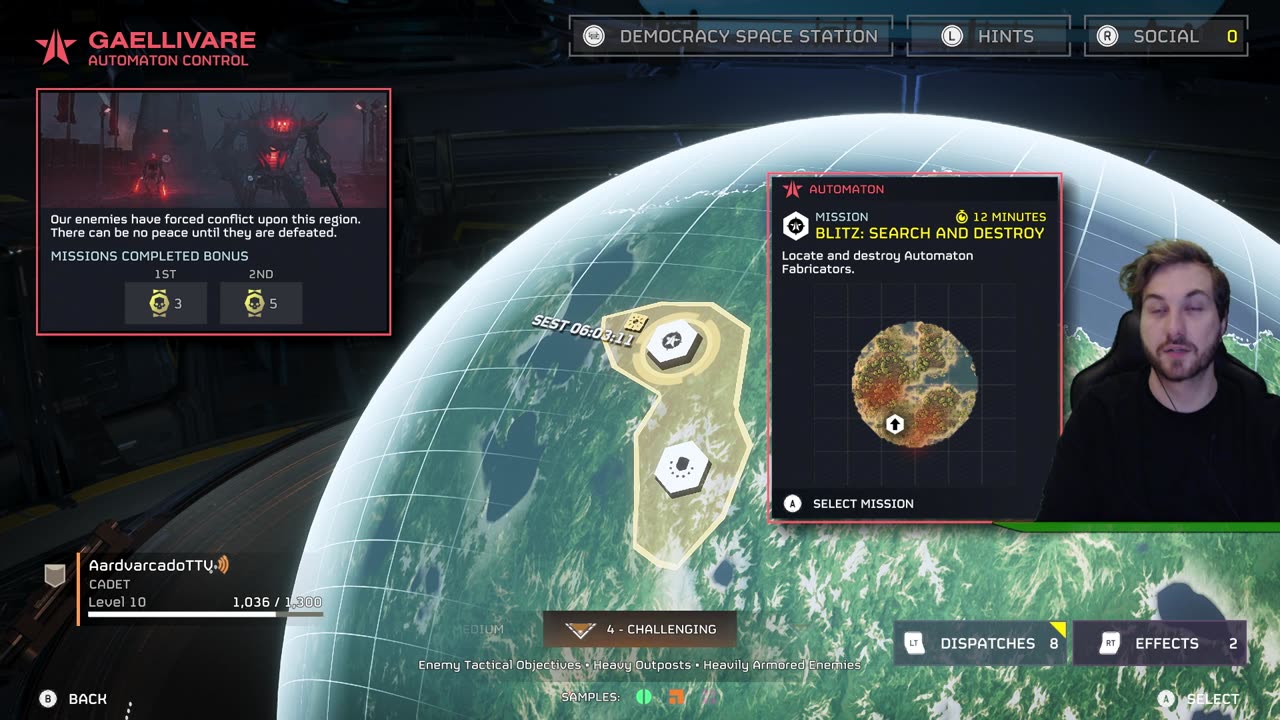Viewport: 1280px width, 720px height.
Task: View the mission area circular map preview
Action: [914, 384]
